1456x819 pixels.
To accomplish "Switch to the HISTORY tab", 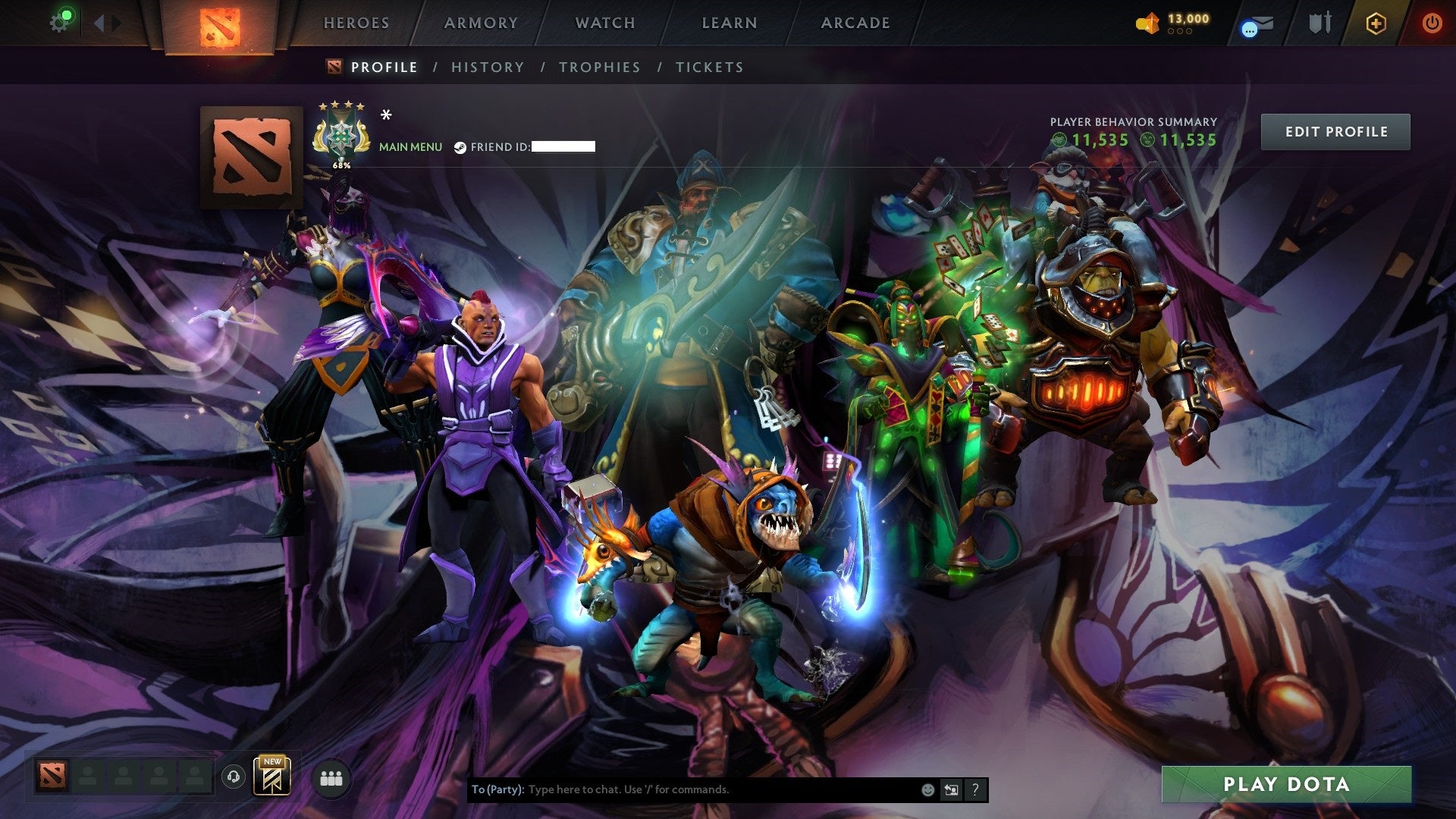I will click(487, 67).
